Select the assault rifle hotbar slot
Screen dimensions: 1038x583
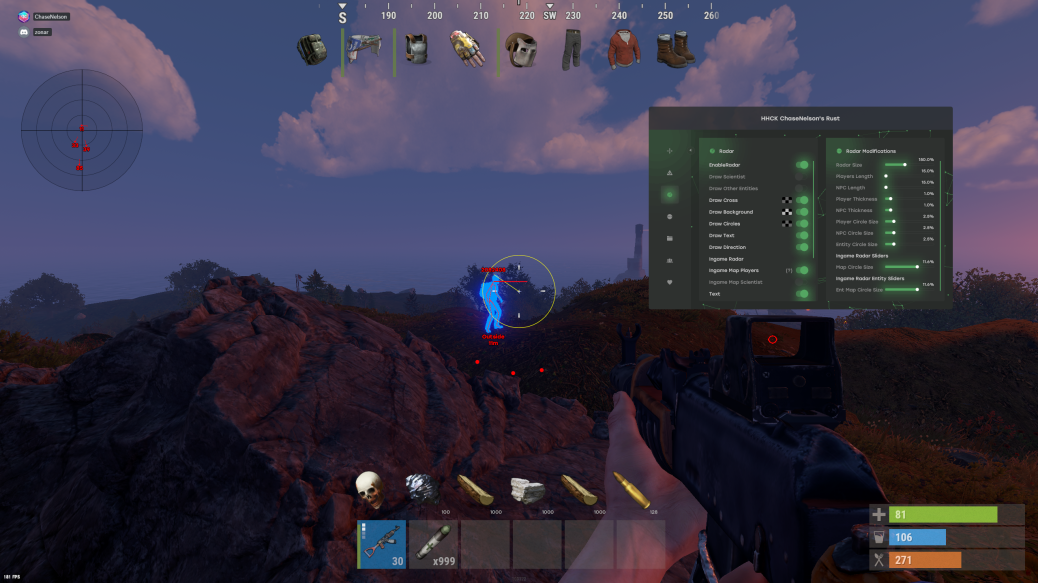coord(382,544)
